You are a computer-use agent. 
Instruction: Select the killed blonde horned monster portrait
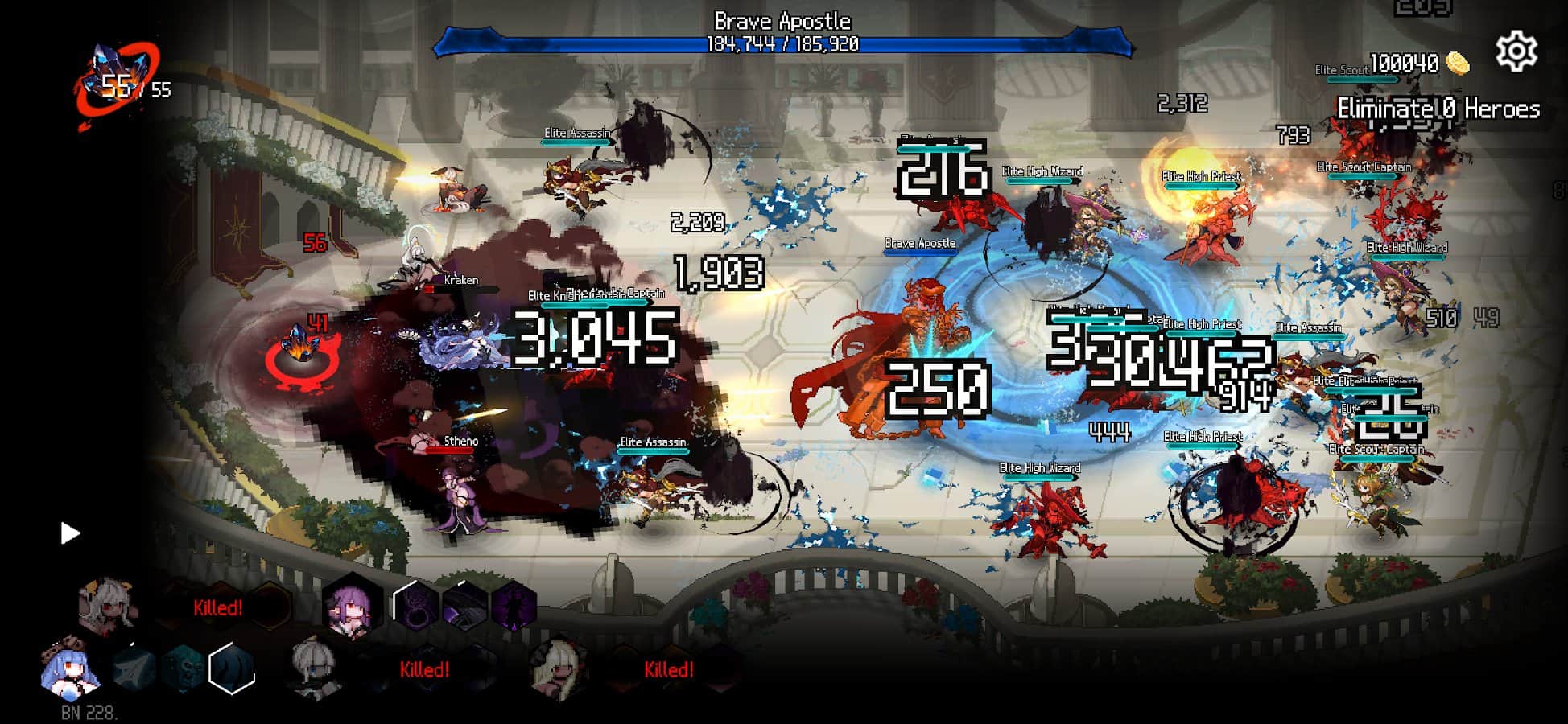click(559, 668)
